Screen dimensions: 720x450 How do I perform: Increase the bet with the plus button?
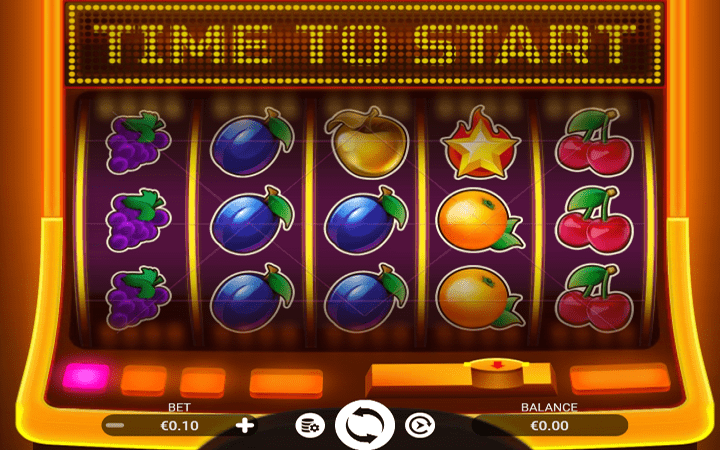tap(245, 425)
